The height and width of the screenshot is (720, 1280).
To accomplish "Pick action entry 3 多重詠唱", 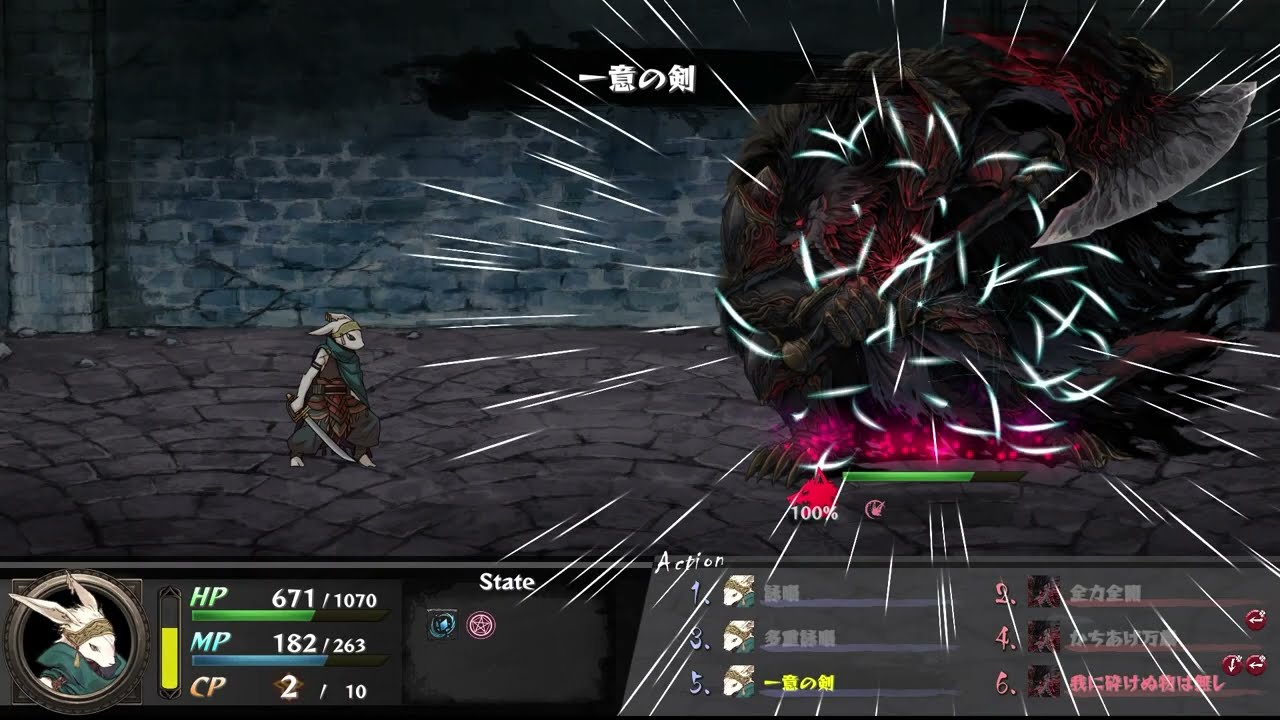I will point(798,637).
